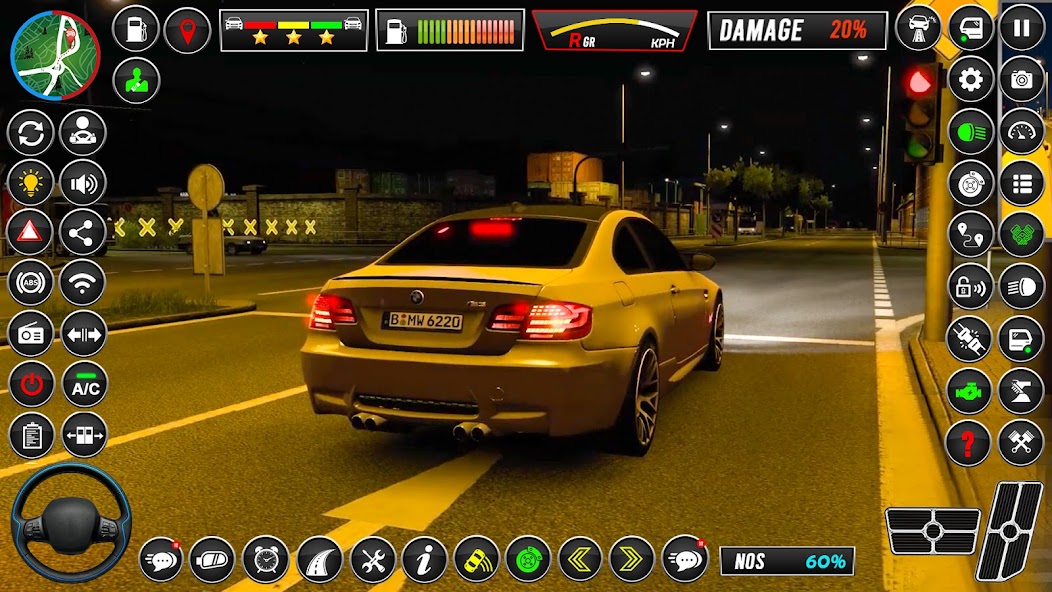
Task: Tap the camera screenshot icon
Action: coord(1021,80)
